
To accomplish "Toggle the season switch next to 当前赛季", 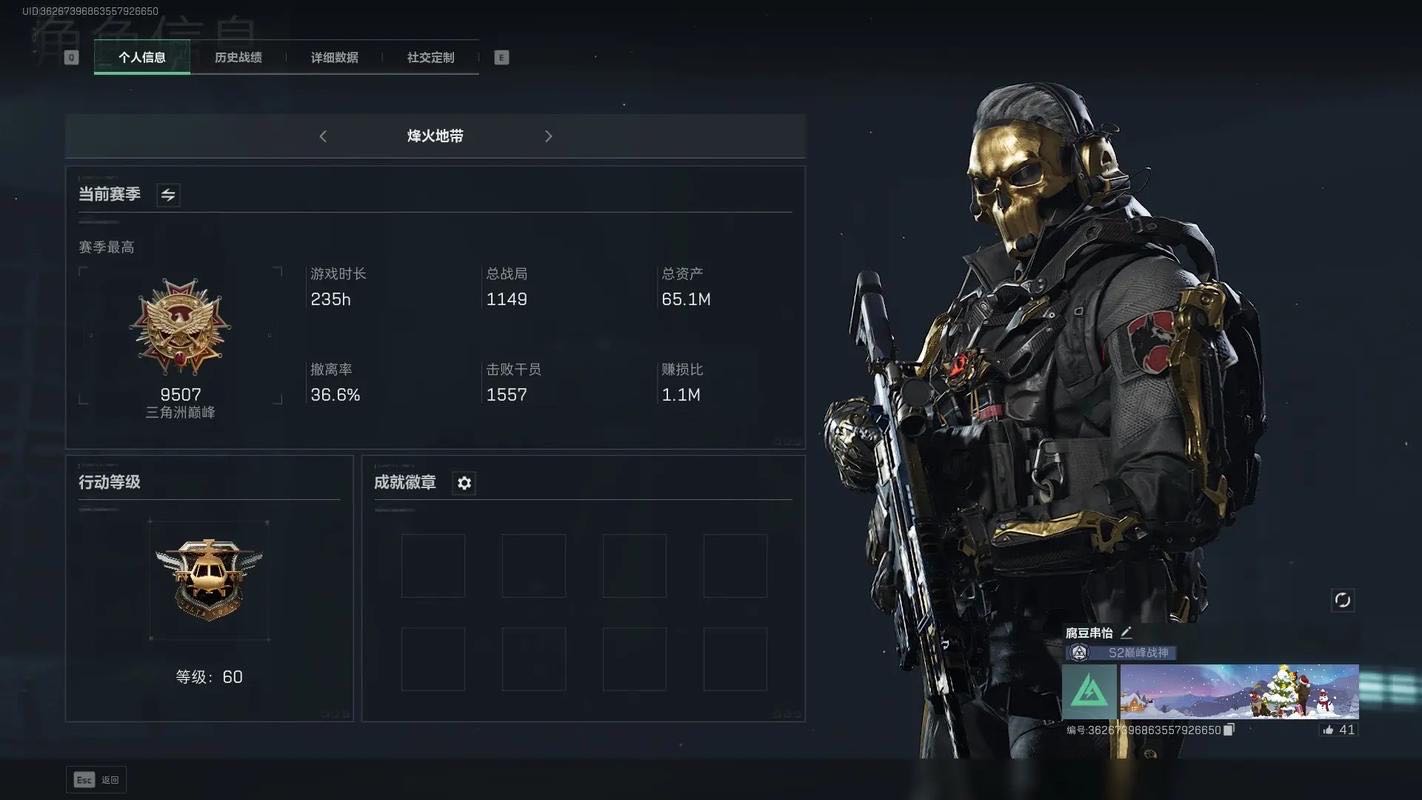I will 168,195.
